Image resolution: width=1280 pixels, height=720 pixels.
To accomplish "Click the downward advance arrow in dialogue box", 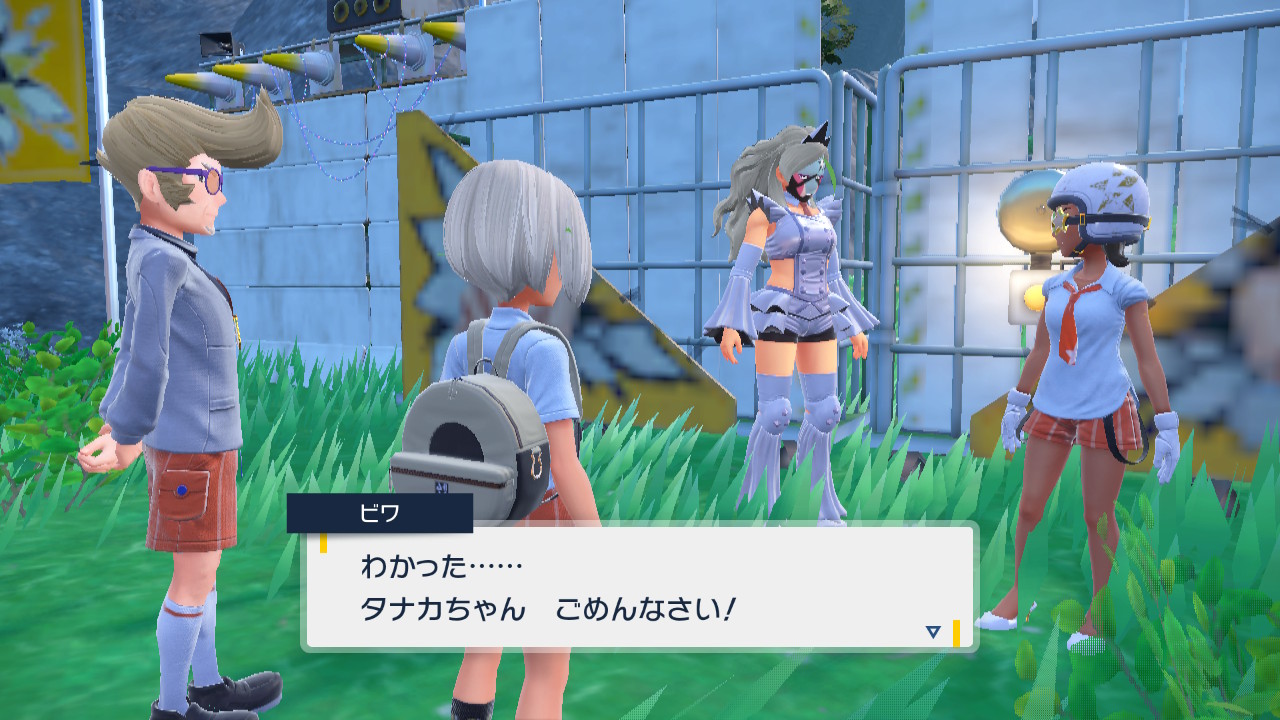I will pos(931,630).
